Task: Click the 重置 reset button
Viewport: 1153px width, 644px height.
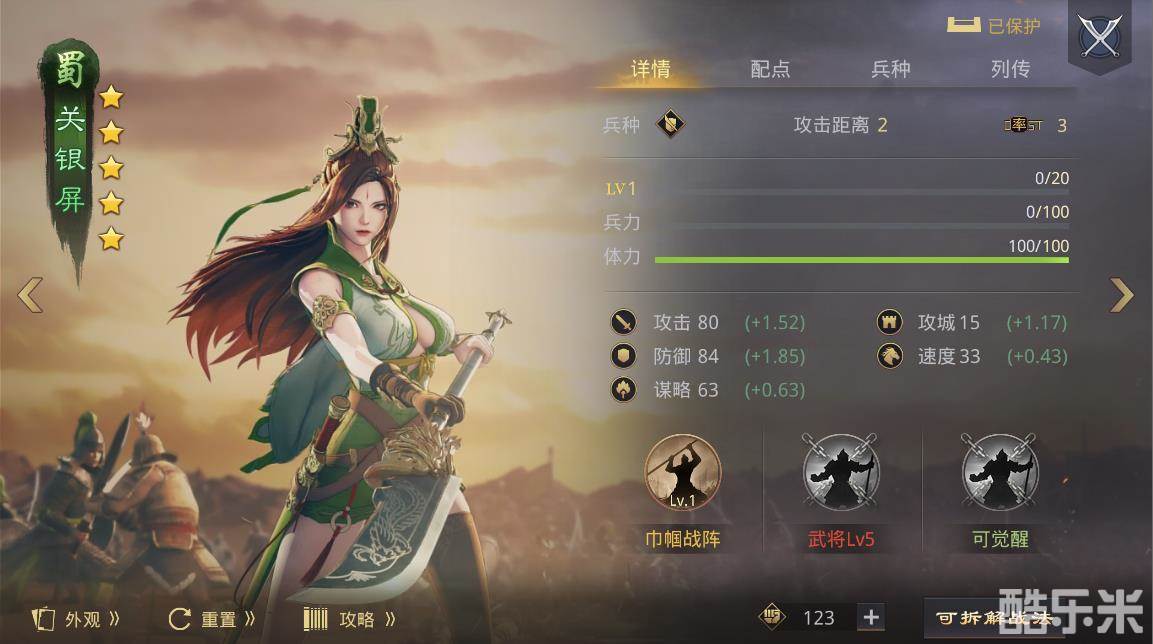Action: click(212, 619)
